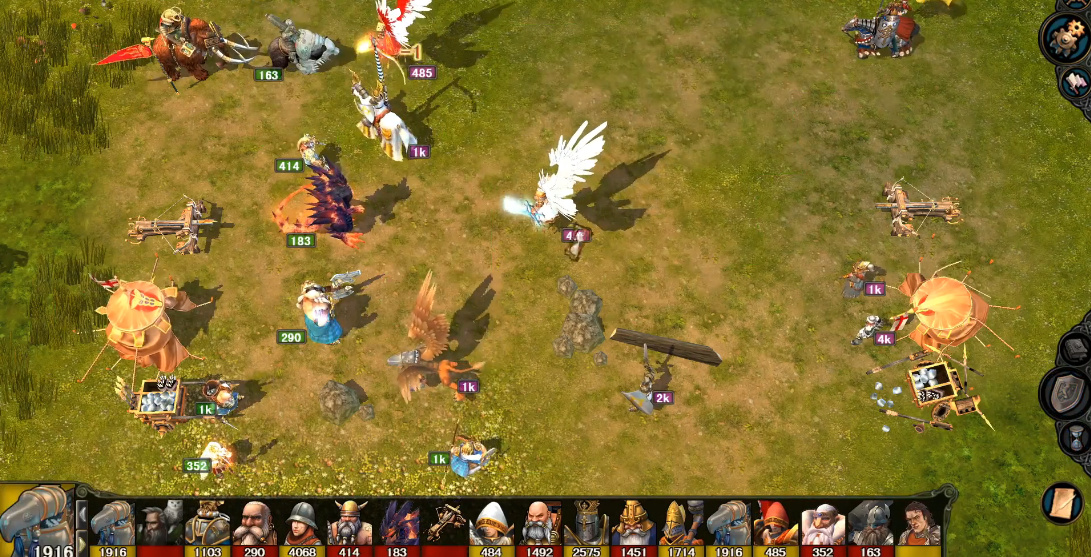Select the purple dragon portrait showing 183
Image resolution: width=1091 pixels, height=557 pixels.
[x=397, y=524]
